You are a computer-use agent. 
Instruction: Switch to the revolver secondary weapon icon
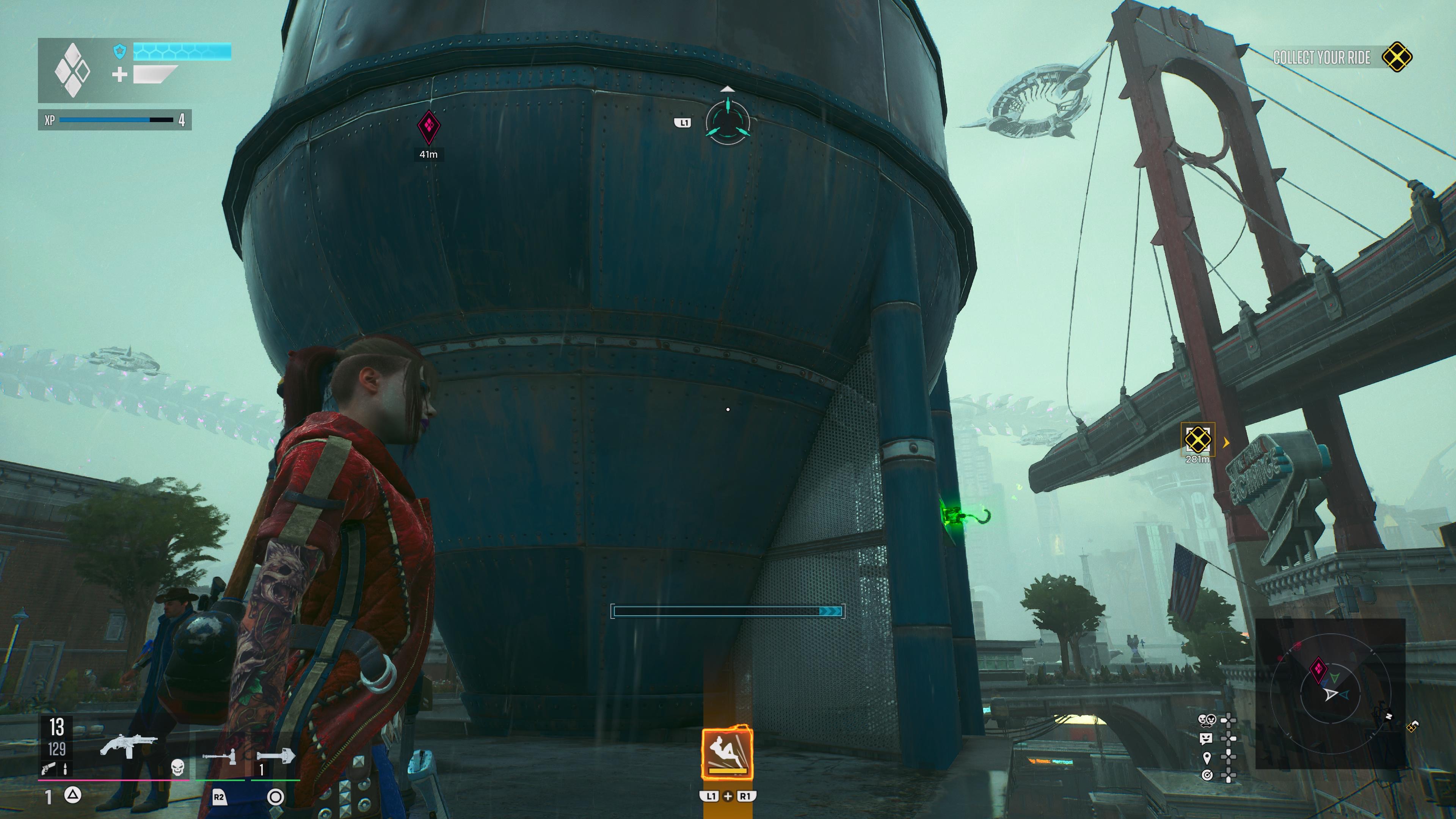click(x=49, y=767)
